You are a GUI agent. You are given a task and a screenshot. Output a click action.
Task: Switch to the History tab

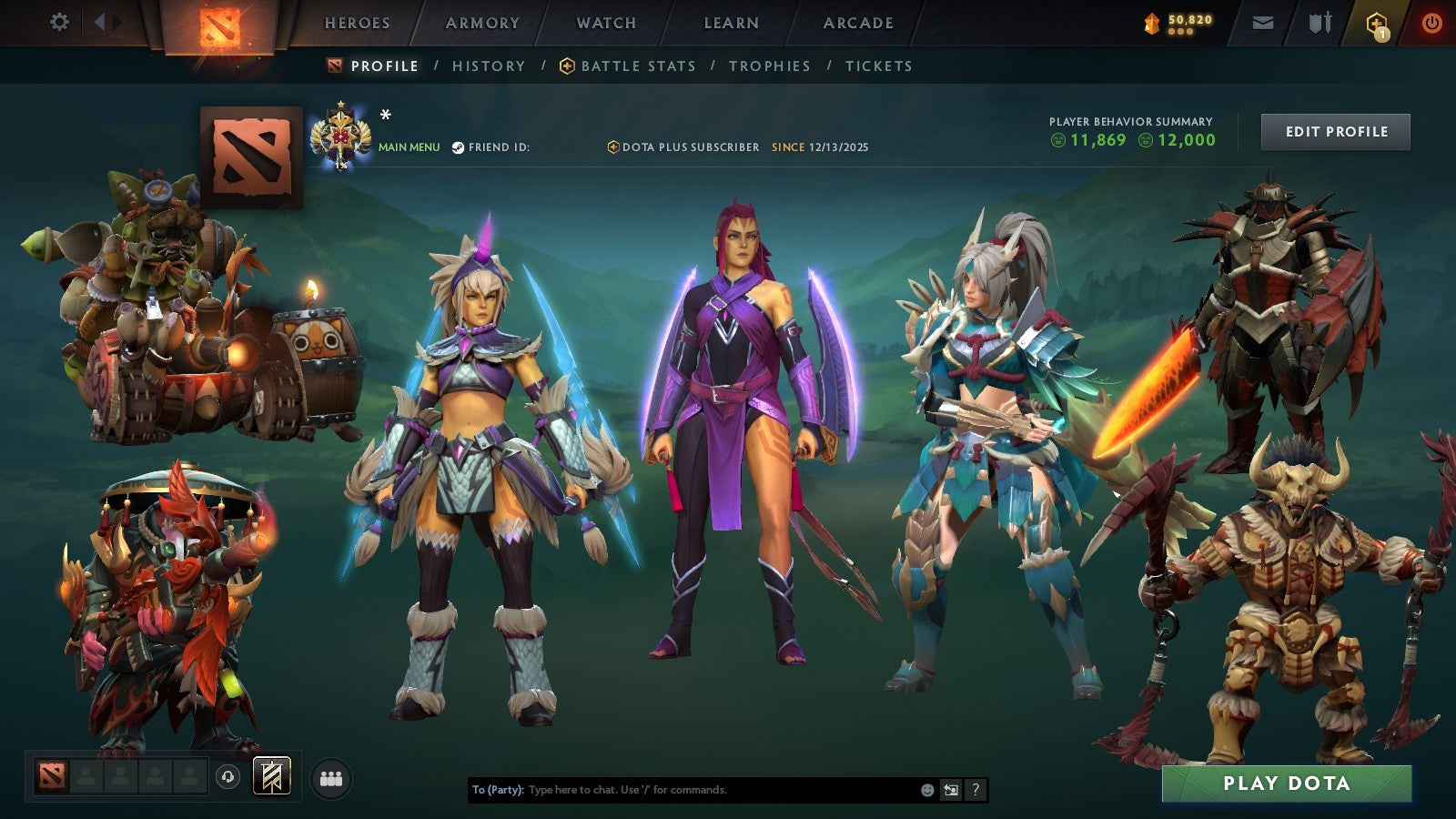[490, 66]
